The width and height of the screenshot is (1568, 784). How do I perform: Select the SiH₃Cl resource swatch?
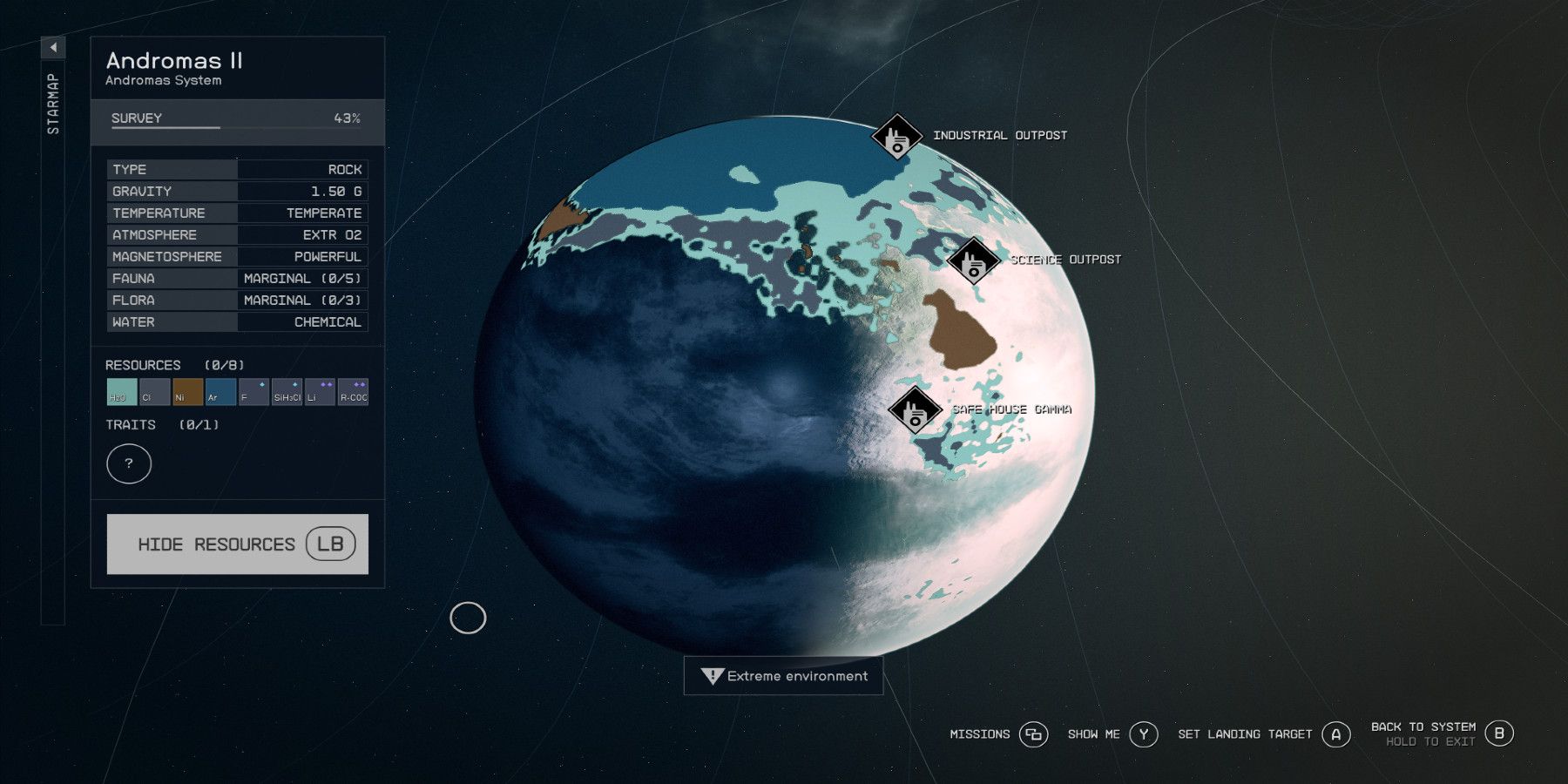pyautogui.click(x=285, y=393)
